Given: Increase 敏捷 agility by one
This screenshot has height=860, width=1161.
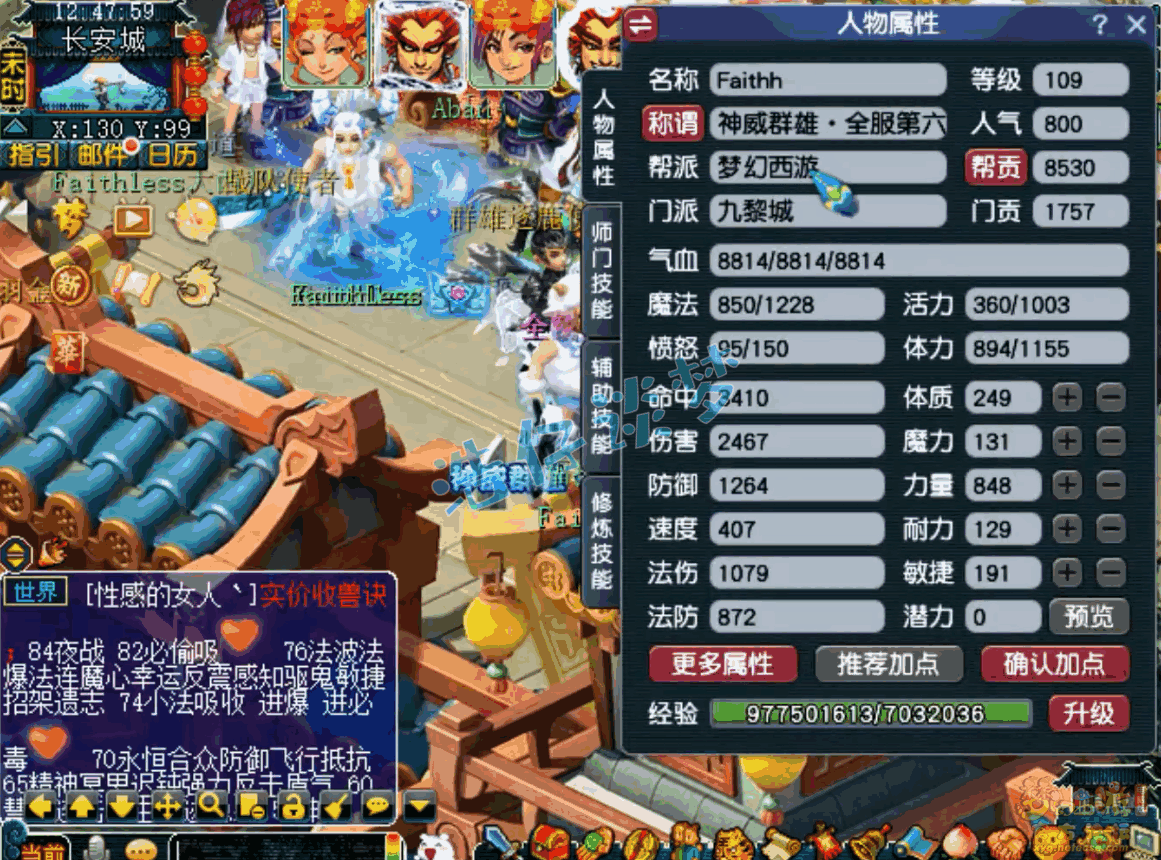Looking at the screenshot, I should pos(1067,573).
